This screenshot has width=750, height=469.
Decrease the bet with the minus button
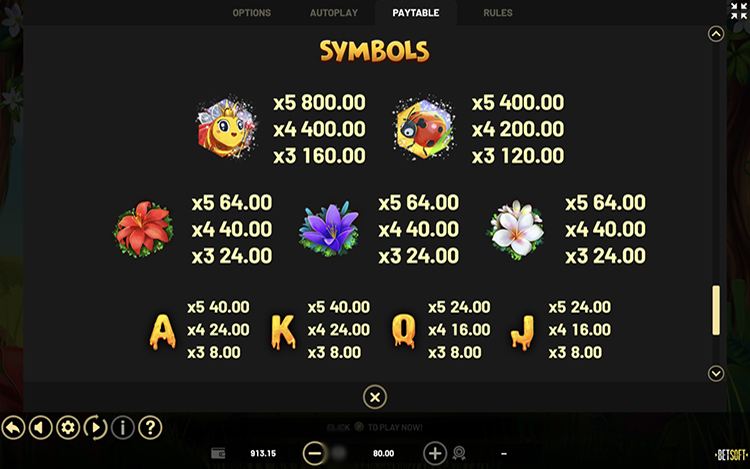point(314,453)
